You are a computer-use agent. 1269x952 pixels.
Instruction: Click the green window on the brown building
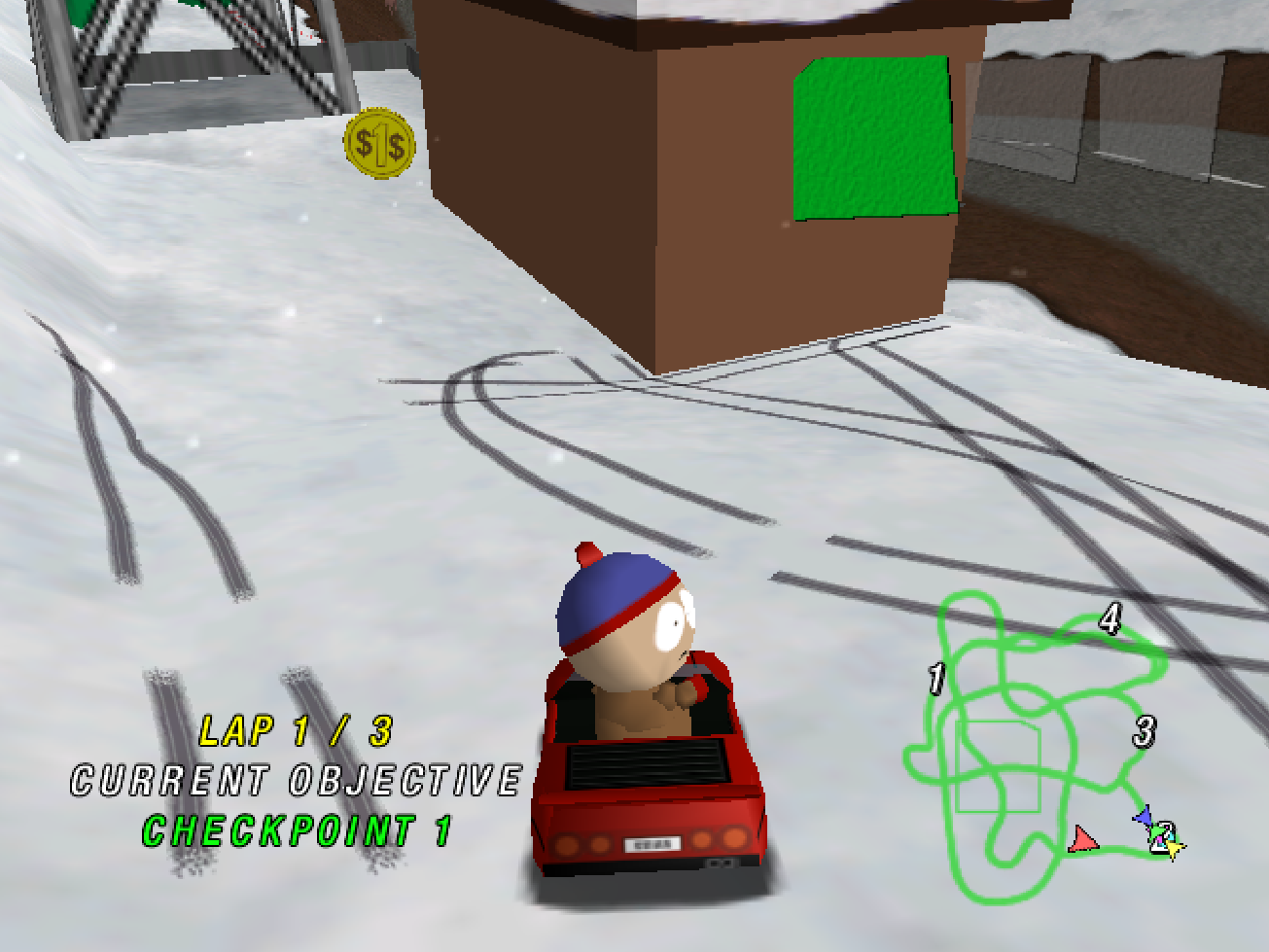873,138
